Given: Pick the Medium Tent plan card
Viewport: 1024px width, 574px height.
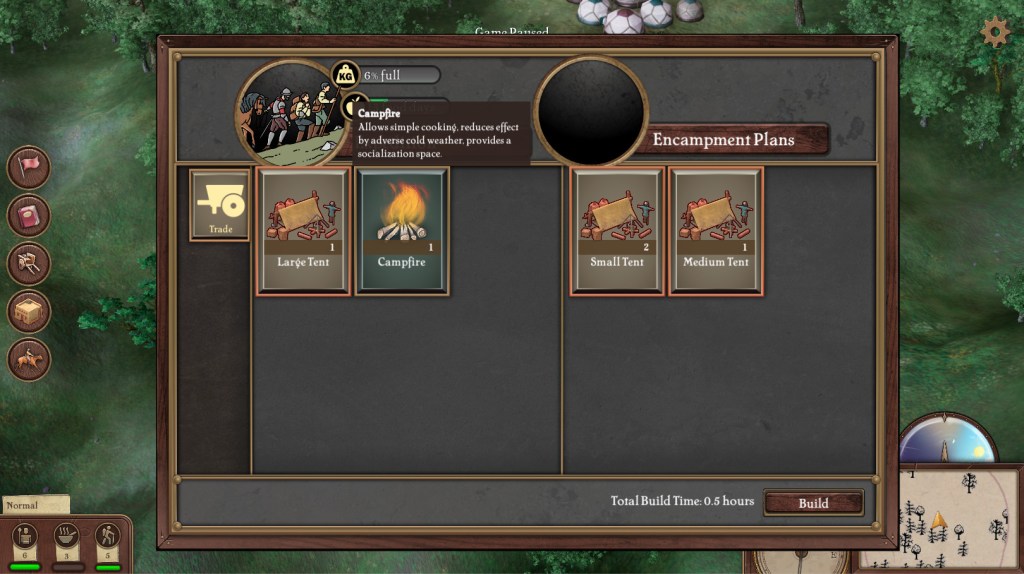Looking at the screenshot, I should click(x=716, y=231).
